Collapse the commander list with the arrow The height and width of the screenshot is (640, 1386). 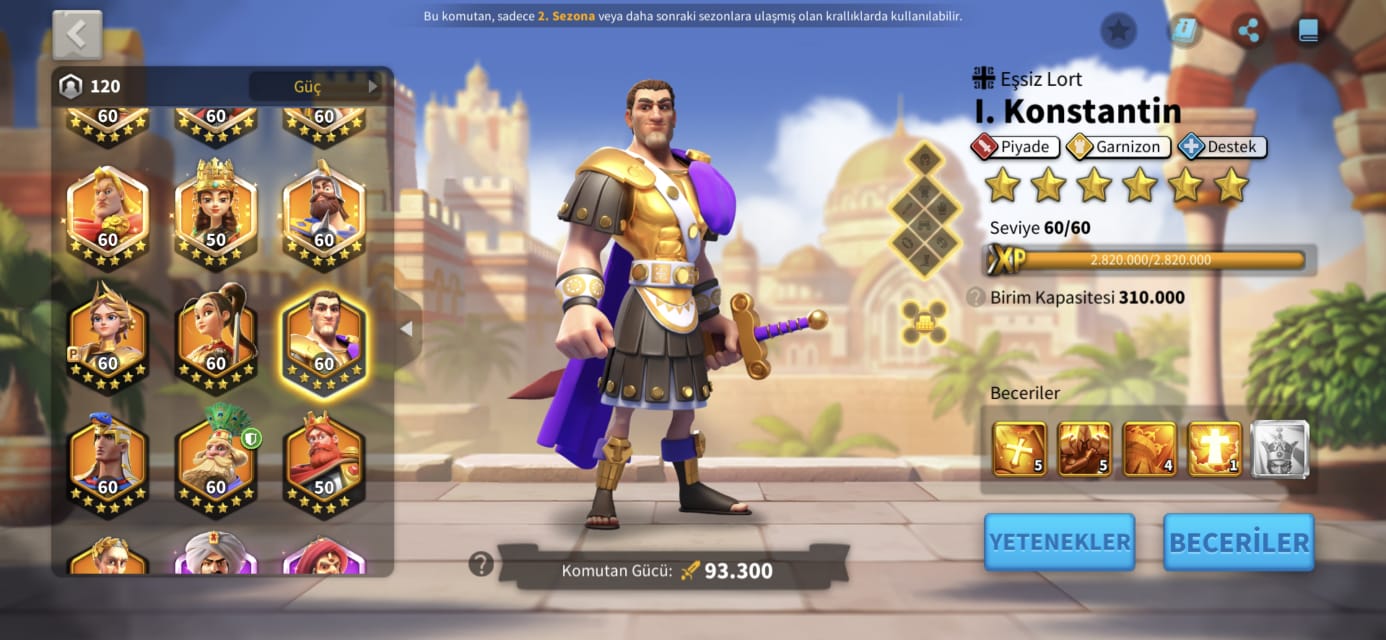[406, 329]
